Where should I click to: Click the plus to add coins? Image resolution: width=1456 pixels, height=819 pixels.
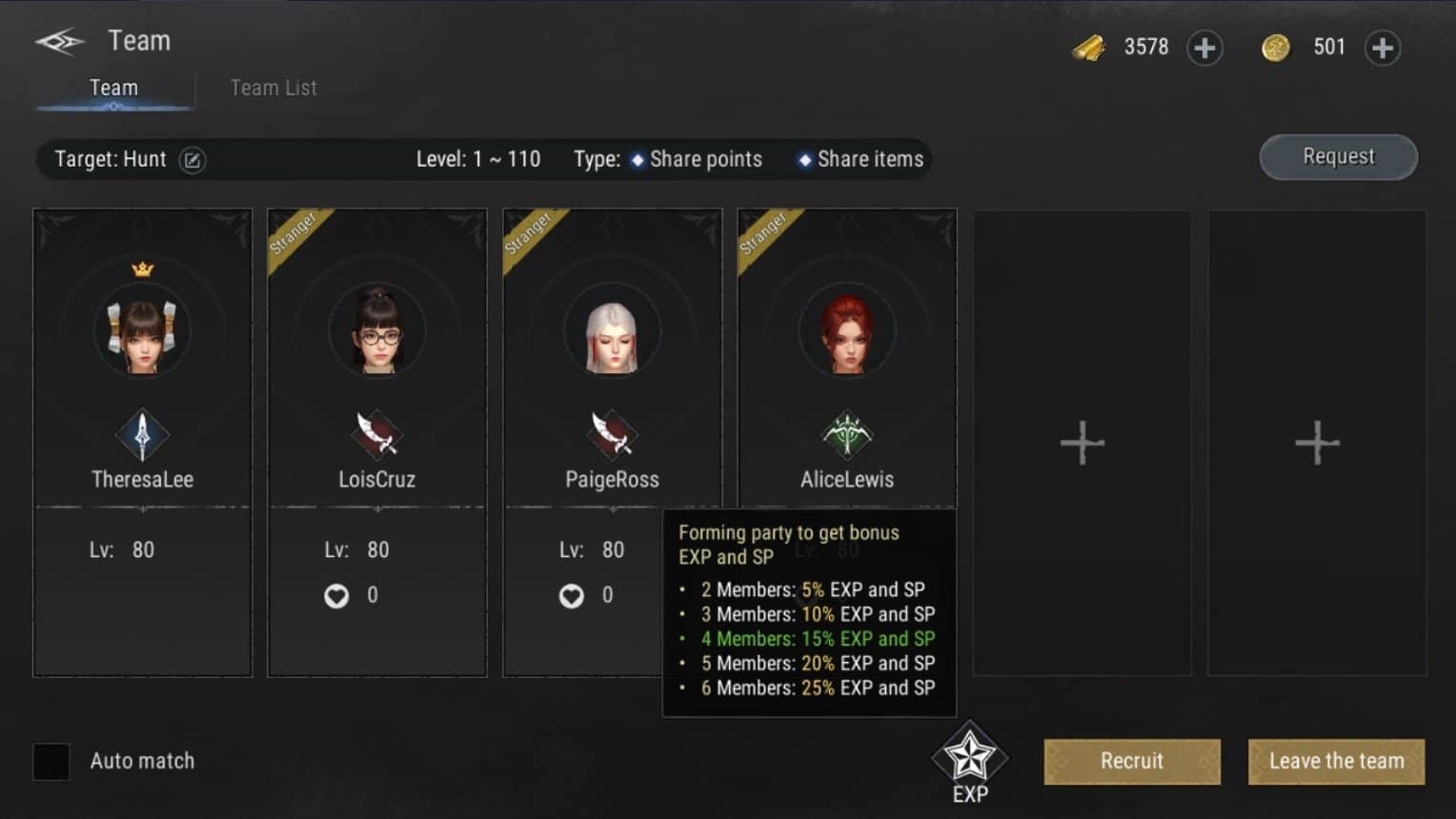pyautogui.click(x=1383, y=47)
